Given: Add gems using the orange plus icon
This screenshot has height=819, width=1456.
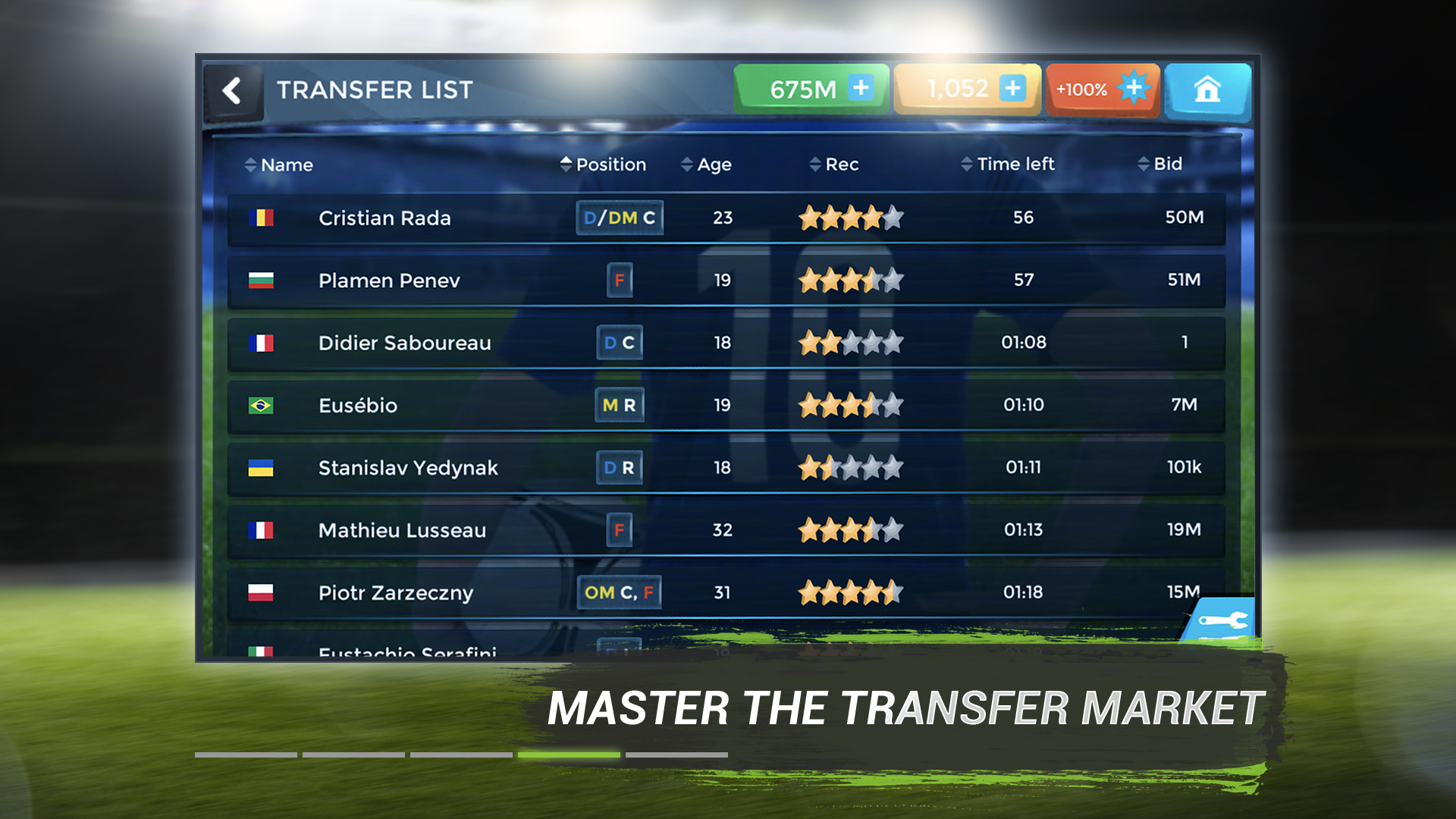Looking at the screenshot, I should pos(1014,89).
